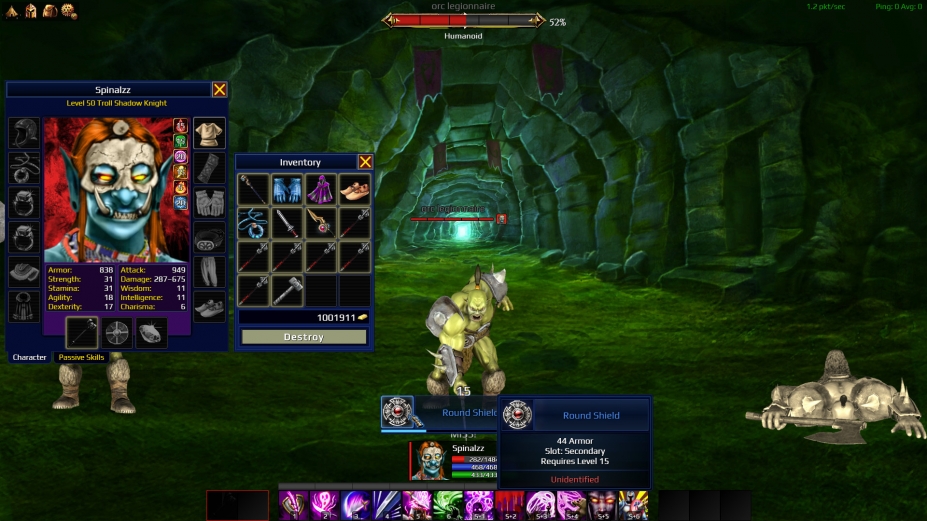Click the Destroy button in the inventory

coord(303,337)
